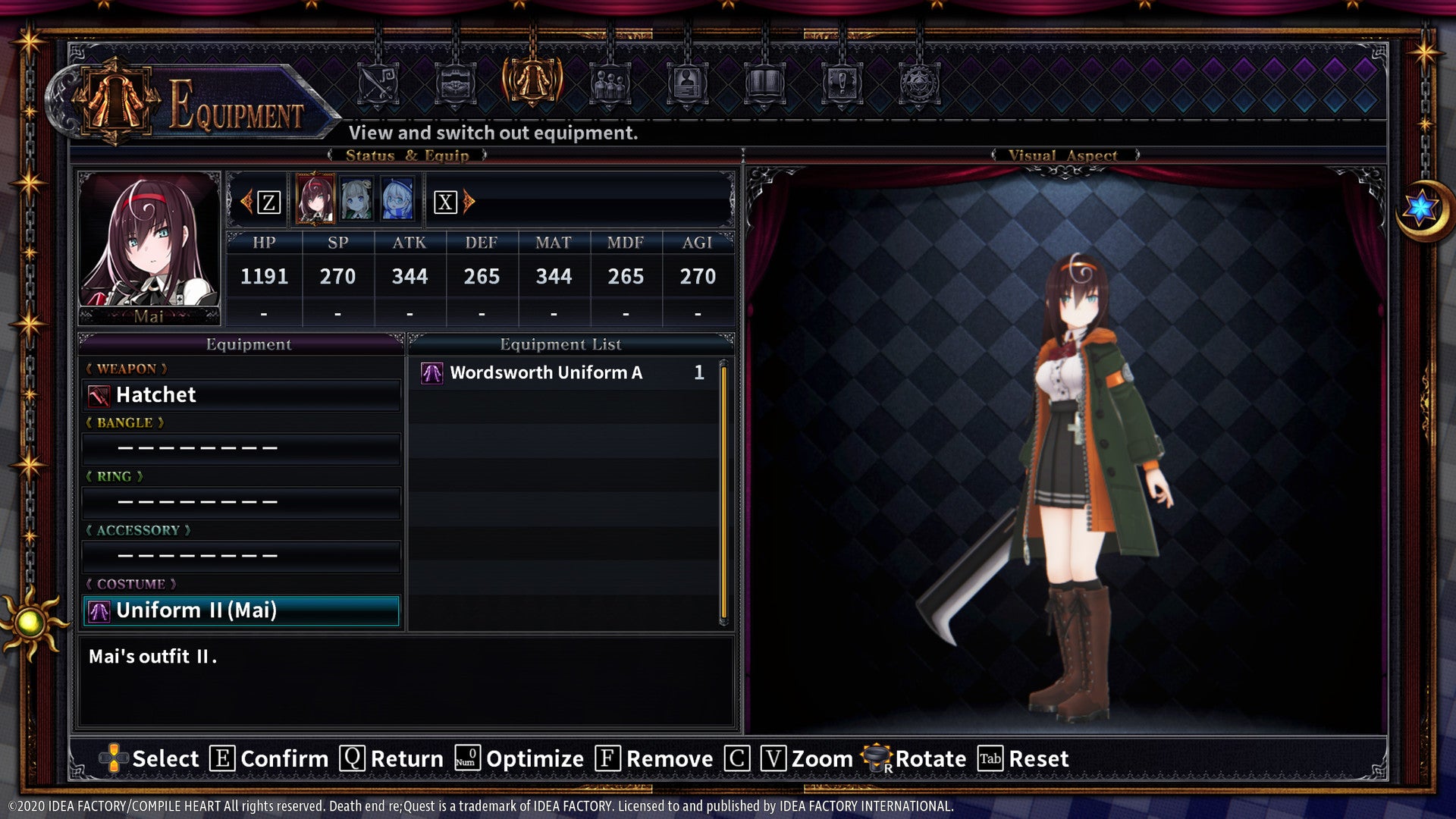Screen dimensions: 1456x819
Task: Switch to the blonde-haired party member portrait
Action: click(356, 199)
